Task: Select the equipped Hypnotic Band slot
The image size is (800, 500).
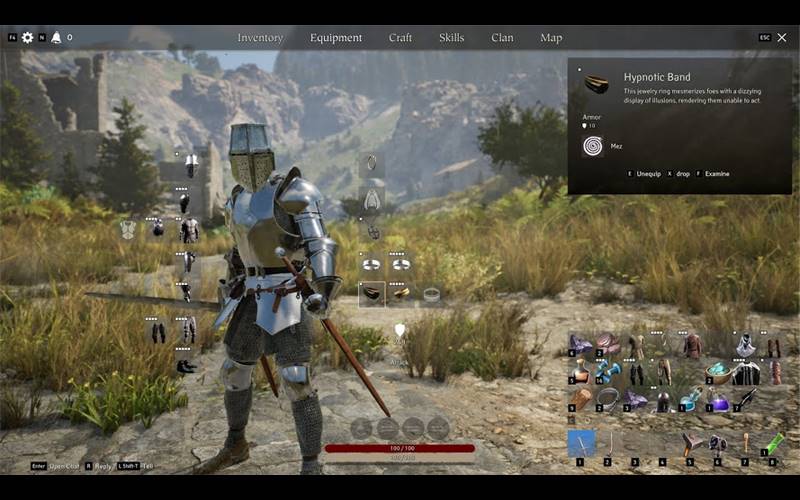Action: click(372, 294)
